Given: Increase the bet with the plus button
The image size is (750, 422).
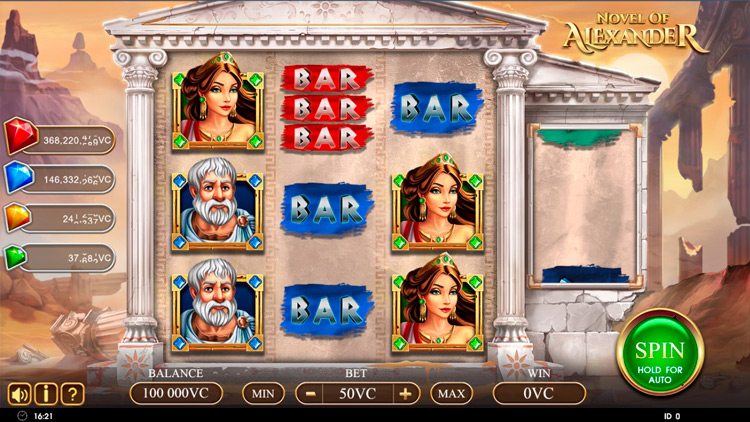Looking at the screenshot, I should pos(405,393).
